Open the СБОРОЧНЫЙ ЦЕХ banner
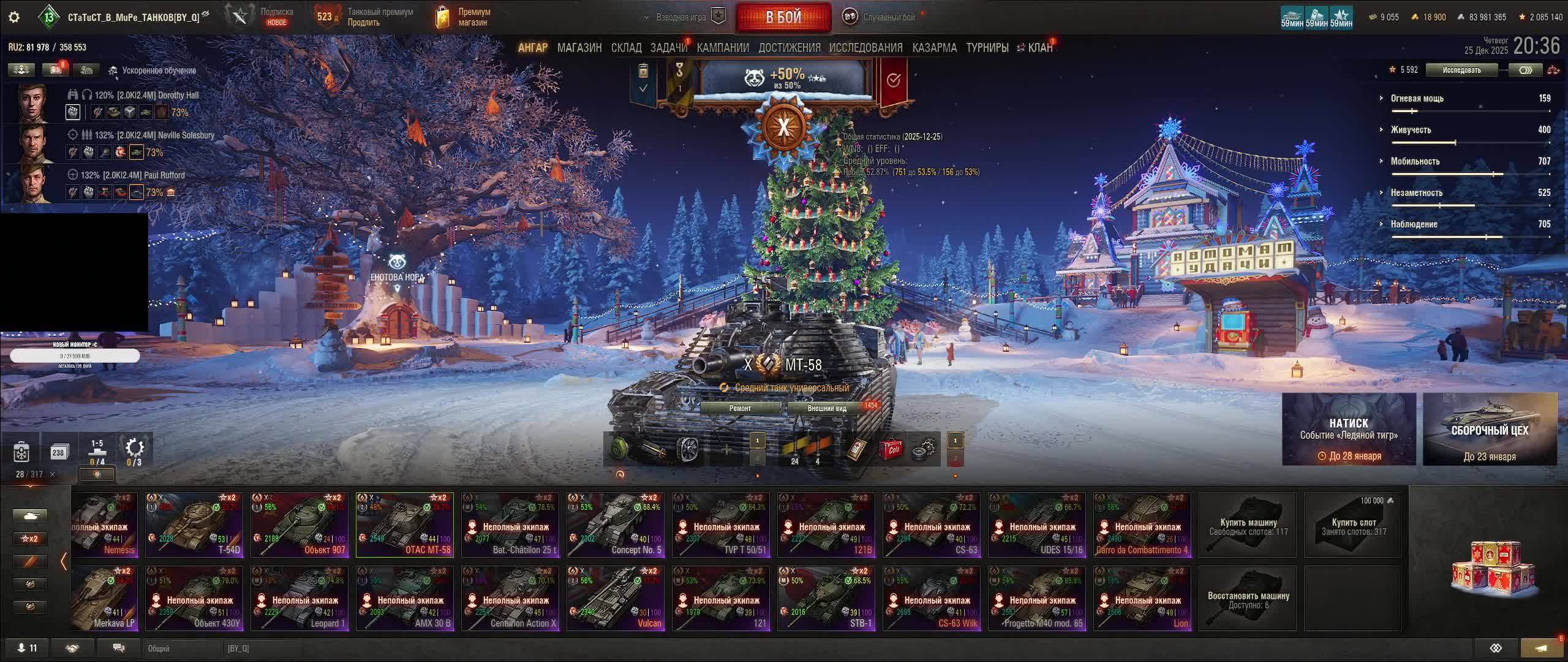This screenshot has width=1568, height=662. (x=1490, y=429)
